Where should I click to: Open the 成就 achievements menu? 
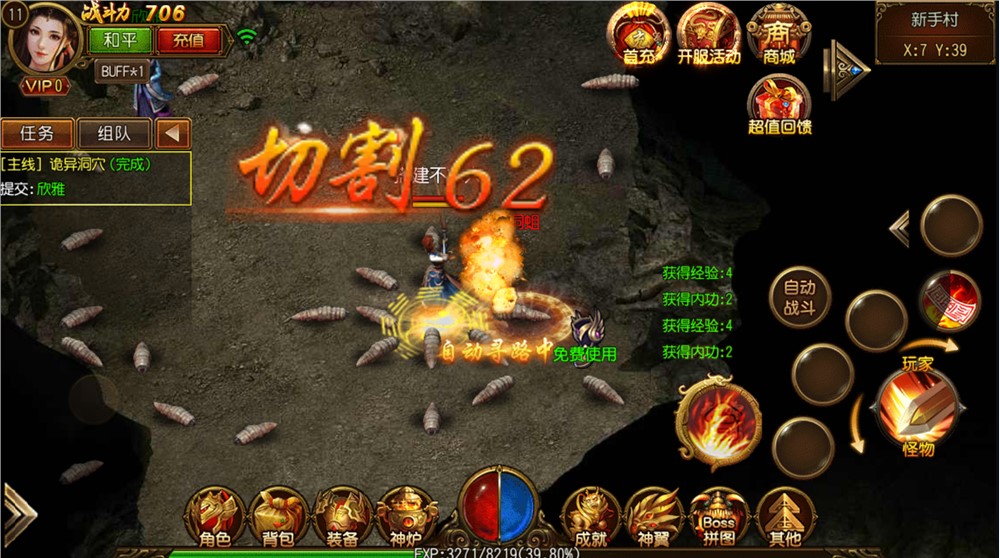(590, 517)
